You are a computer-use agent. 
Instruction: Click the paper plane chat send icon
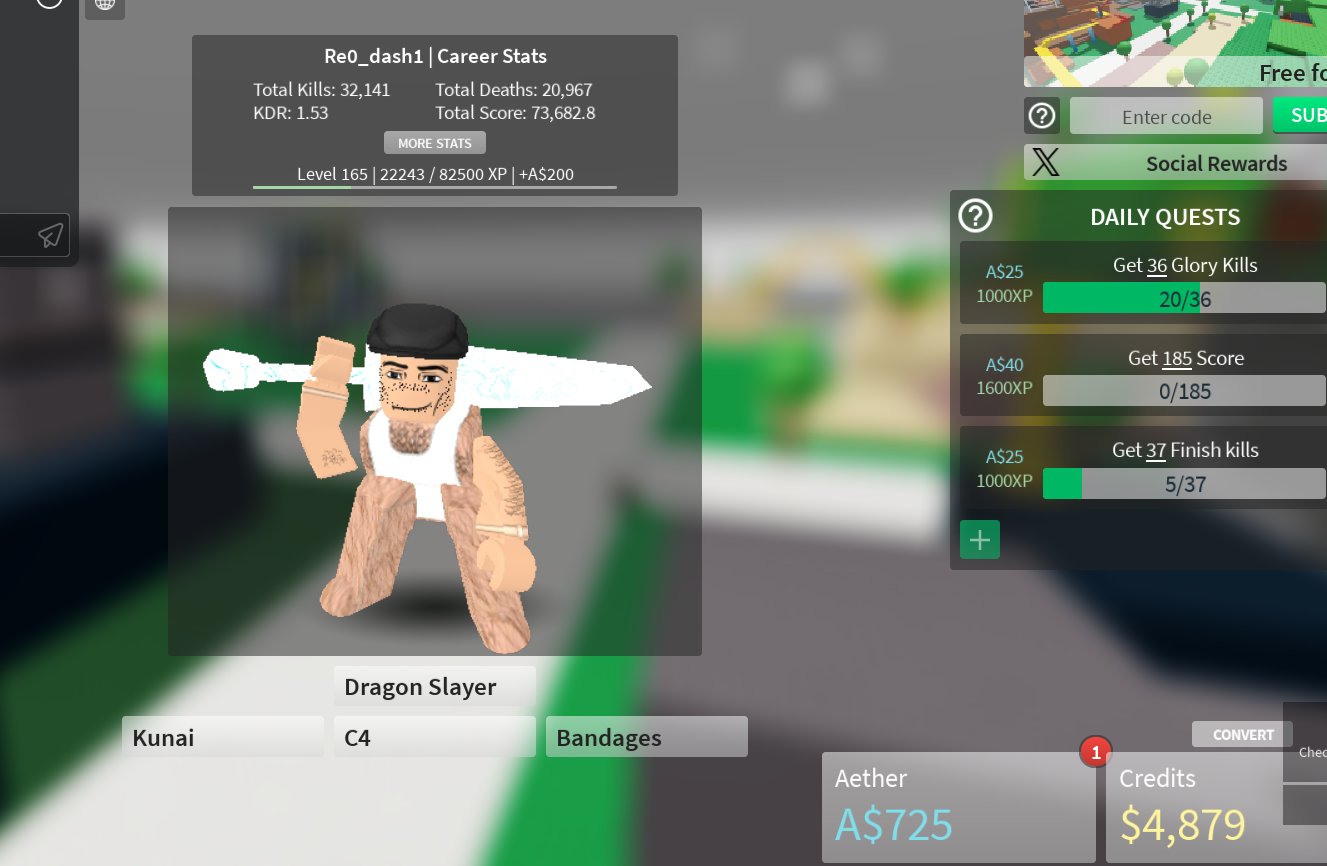[50, 235]
